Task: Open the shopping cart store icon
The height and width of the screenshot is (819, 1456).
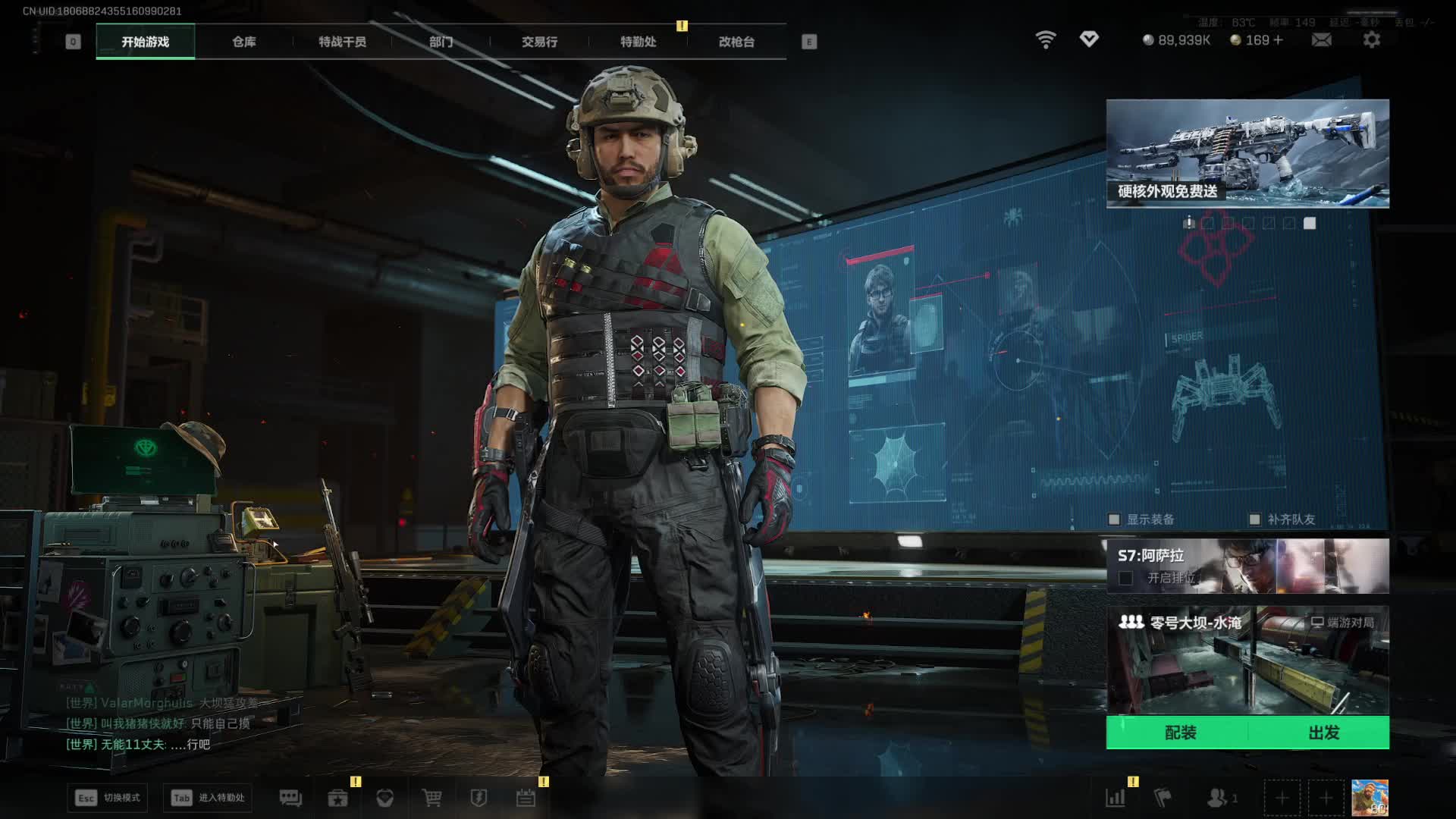Action: 431,798
